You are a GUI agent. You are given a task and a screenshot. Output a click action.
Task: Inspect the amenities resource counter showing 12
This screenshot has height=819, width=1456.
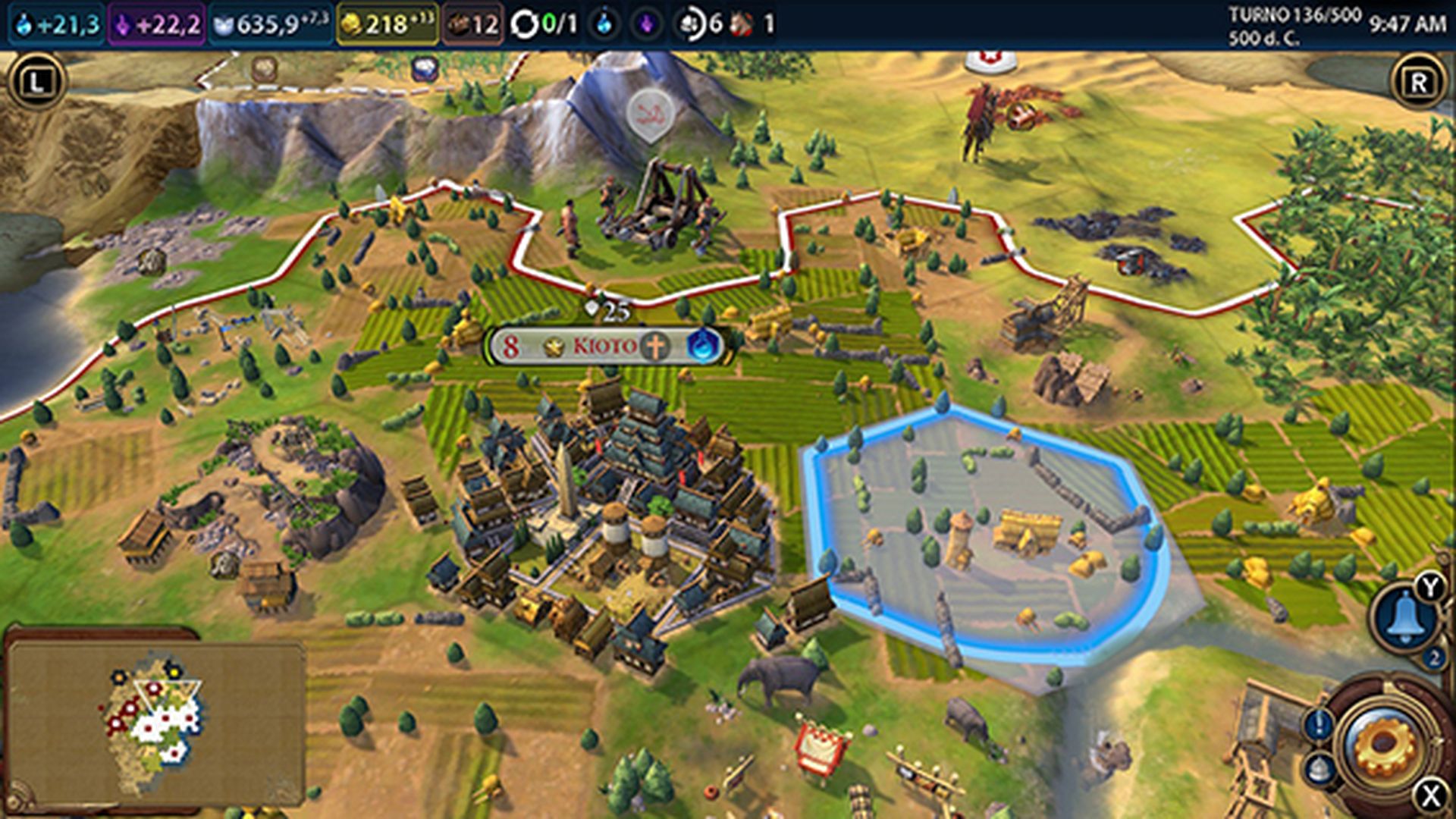coord(474,21)
